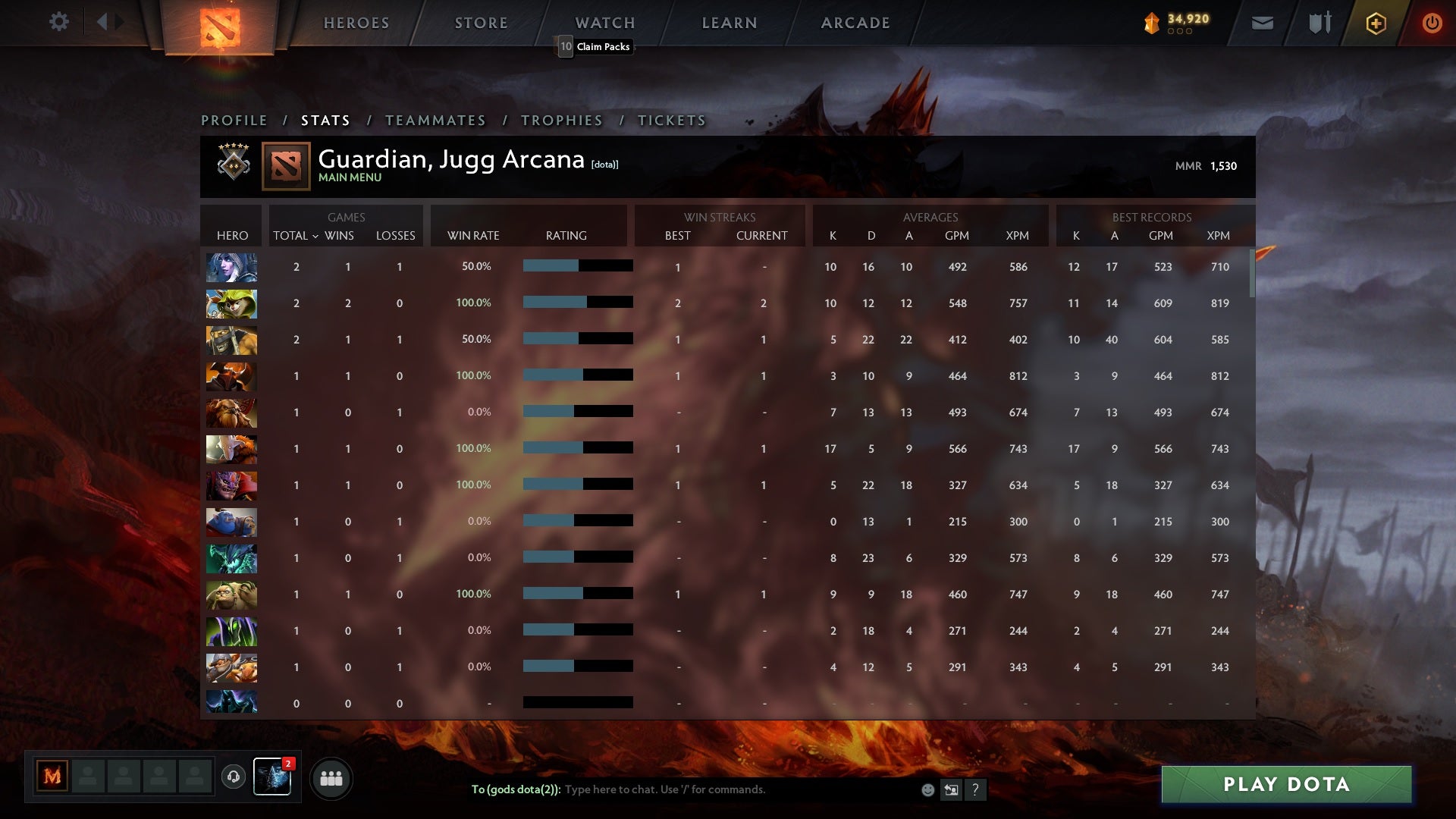Toggle voice chat with the headphone icon
This screenshot has height=819, width=1456.
point(234,777)
